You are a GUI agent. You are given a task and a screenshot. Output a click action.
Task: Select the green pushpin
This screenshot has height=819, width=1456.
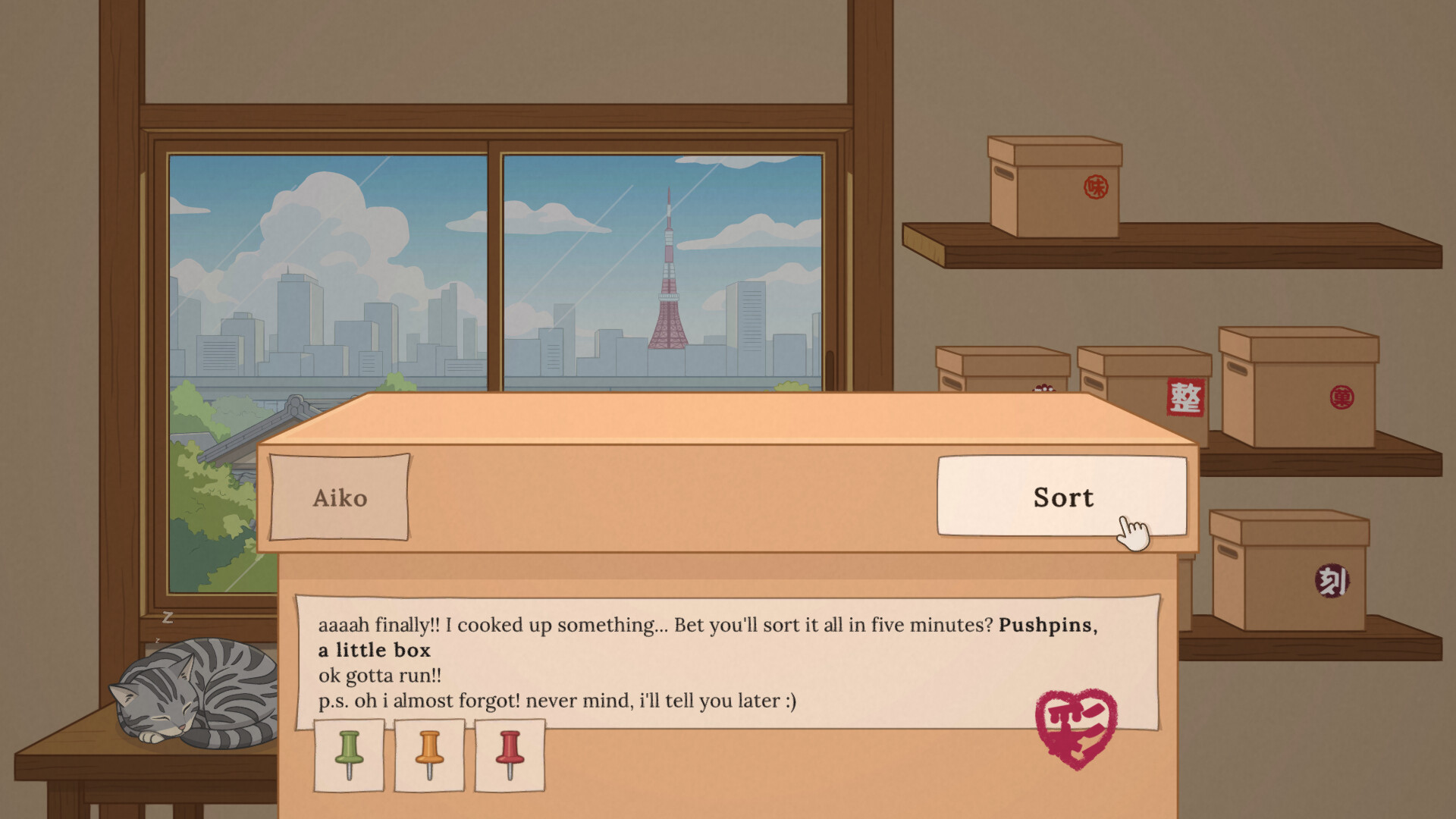tap(349, 755)
